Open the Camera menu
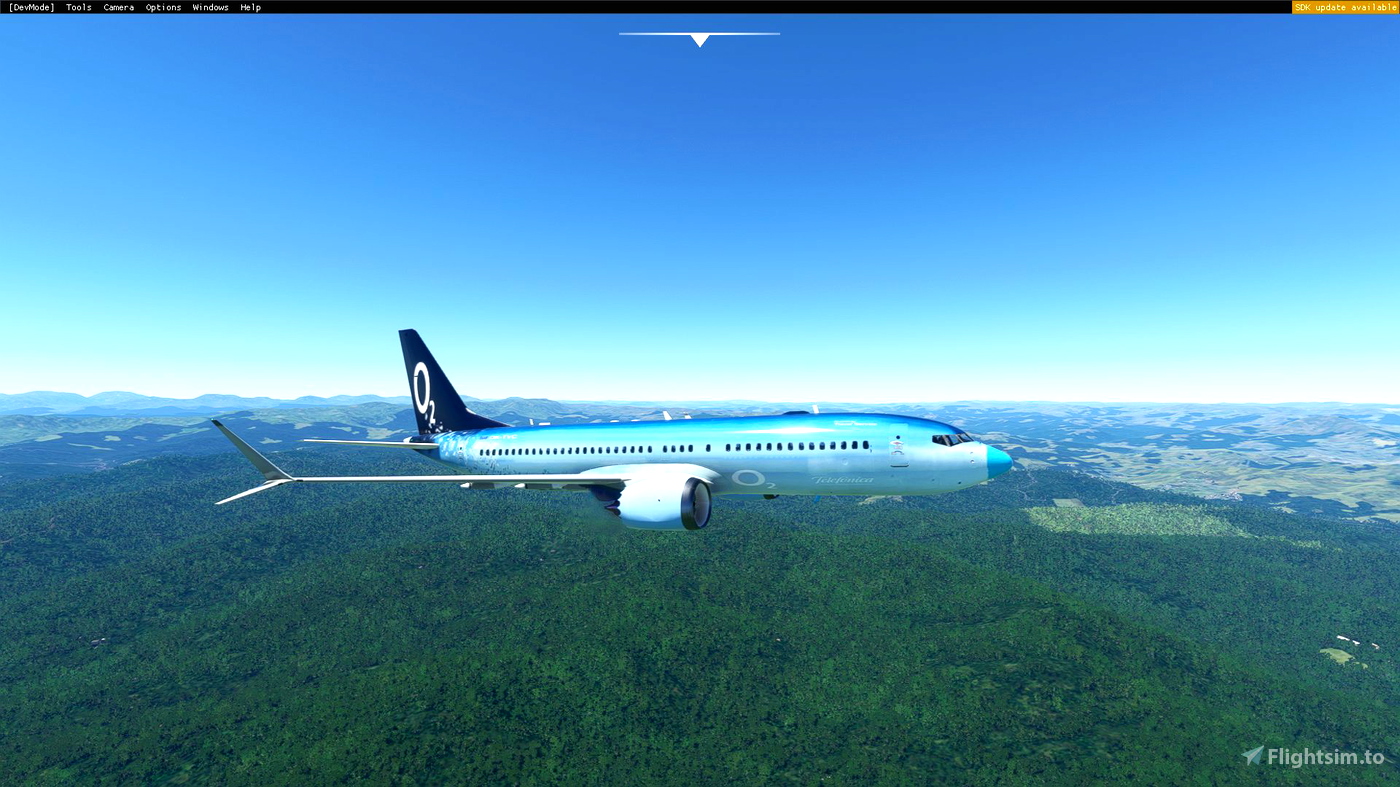Screen dimensions: 1400x787 pyautogui.click(x=118, y=6)
